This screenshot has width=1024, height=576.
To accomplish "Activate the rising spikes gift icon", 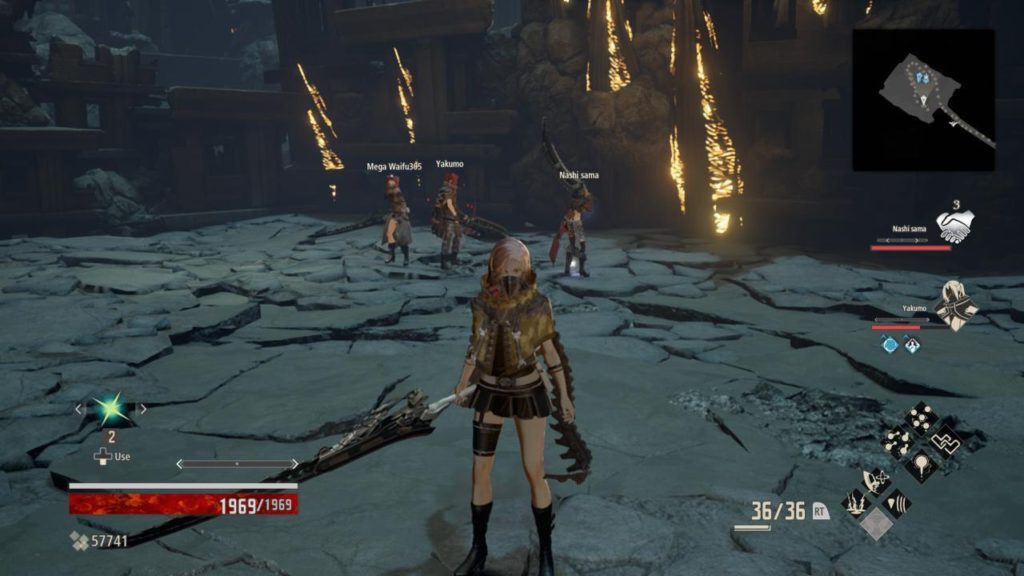I will tap(853, 504).
